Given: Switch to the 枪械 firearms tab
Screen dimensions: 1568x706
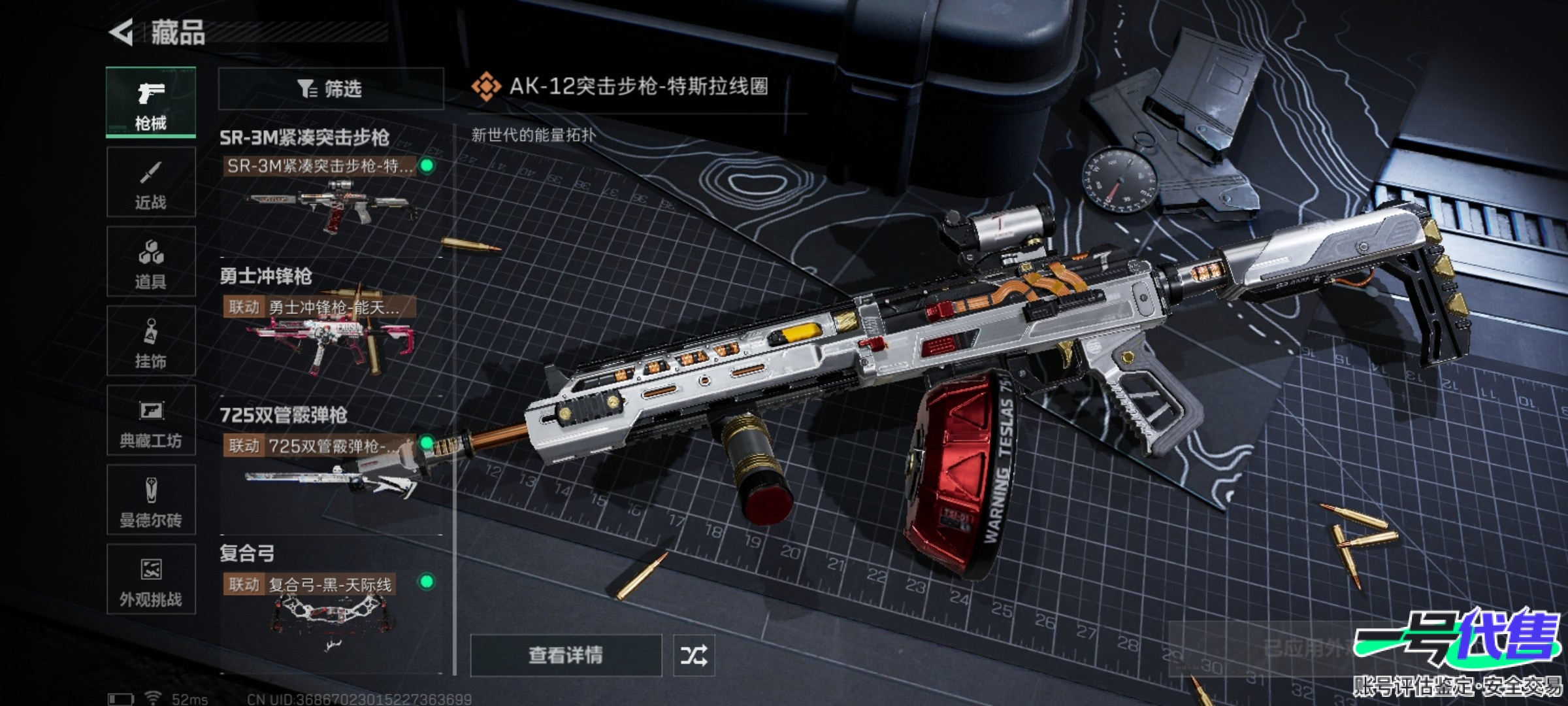Looking at the screenshot, I should click(151, 103).
